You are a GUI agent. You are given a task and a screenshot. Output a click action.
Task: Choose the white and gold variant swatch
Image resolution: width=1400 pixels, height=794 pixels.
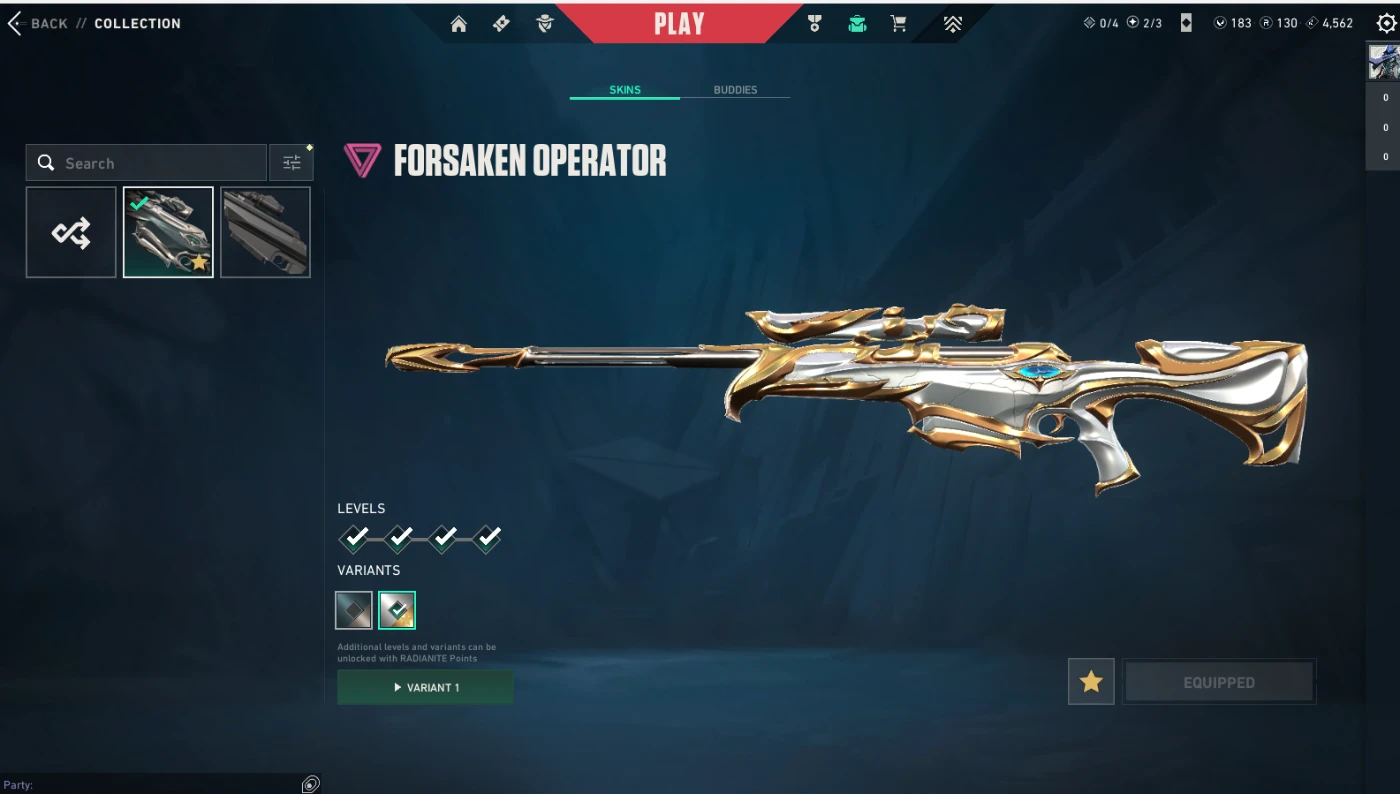[x=397, y=610]
